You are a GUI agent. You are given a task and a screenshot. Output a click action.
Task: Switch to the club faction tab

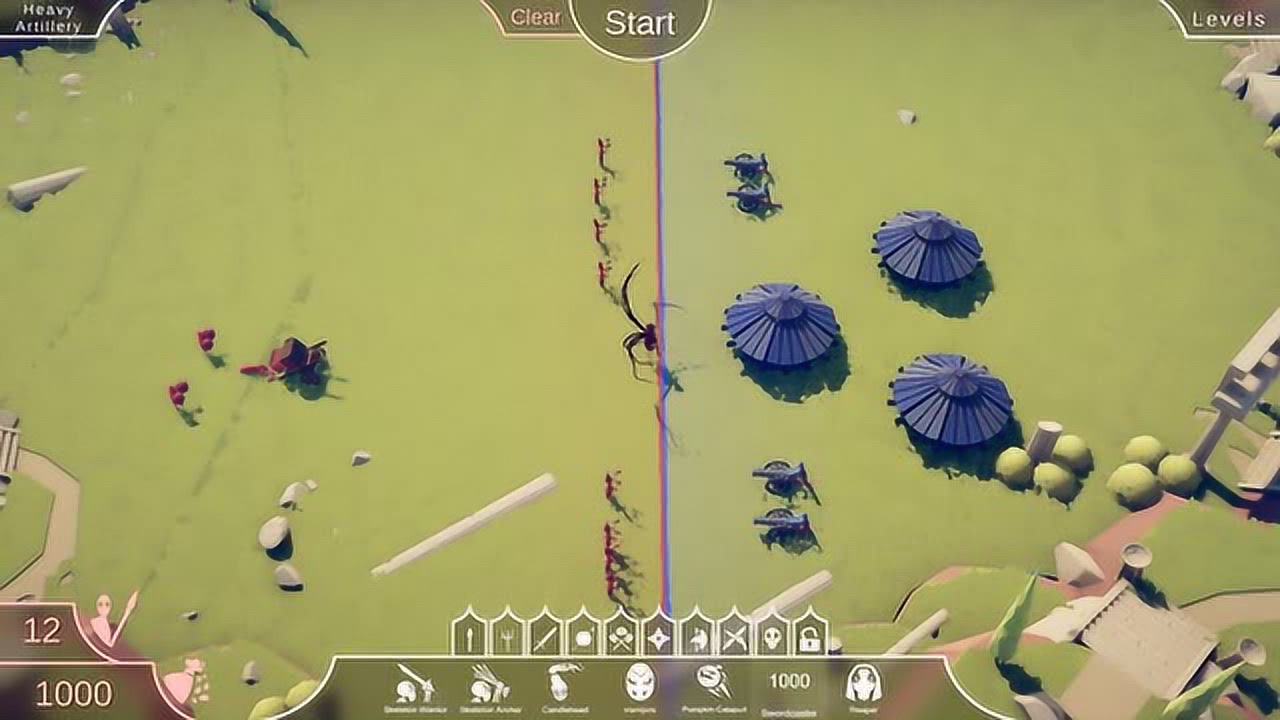pos(469,636)
